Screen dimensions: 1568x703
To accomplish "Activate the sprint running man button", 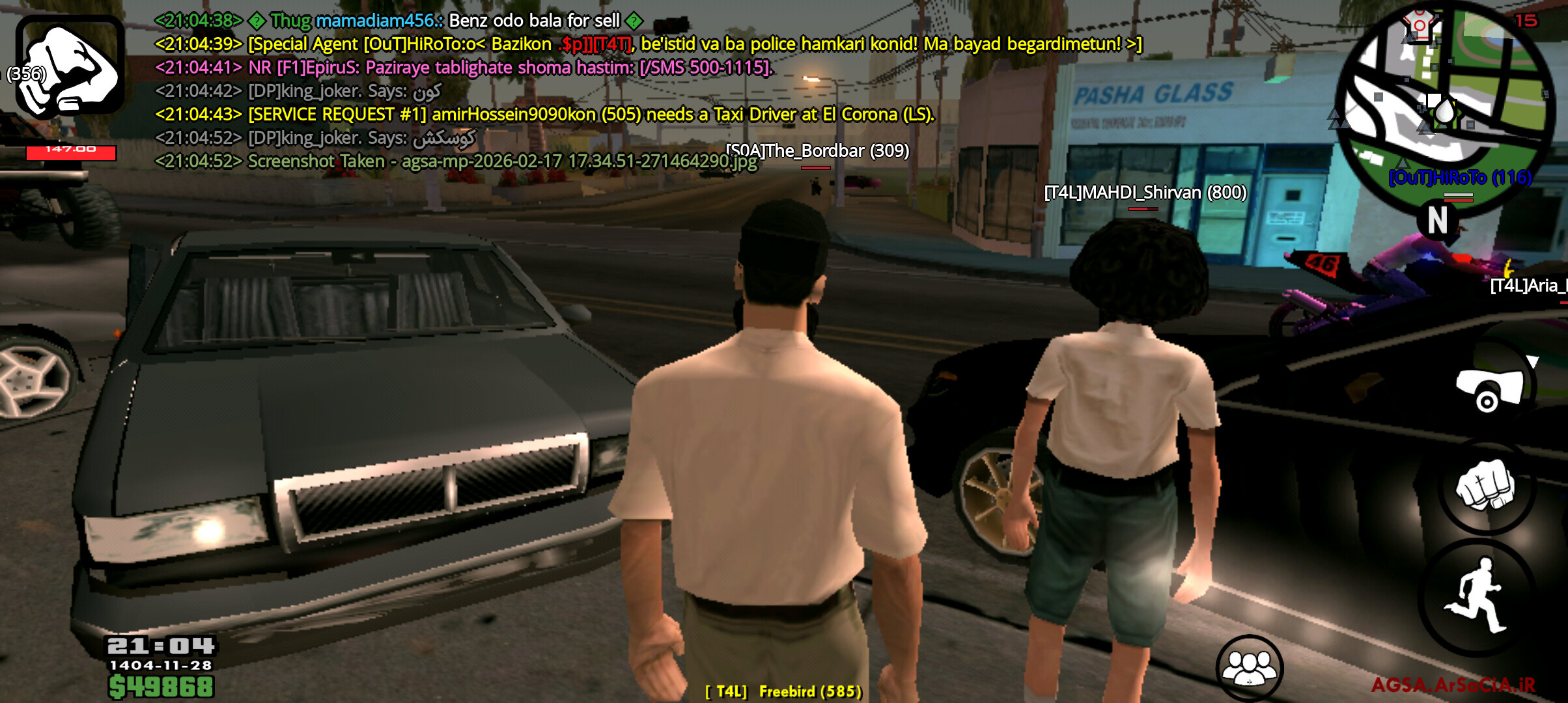I will (1478, 597).
